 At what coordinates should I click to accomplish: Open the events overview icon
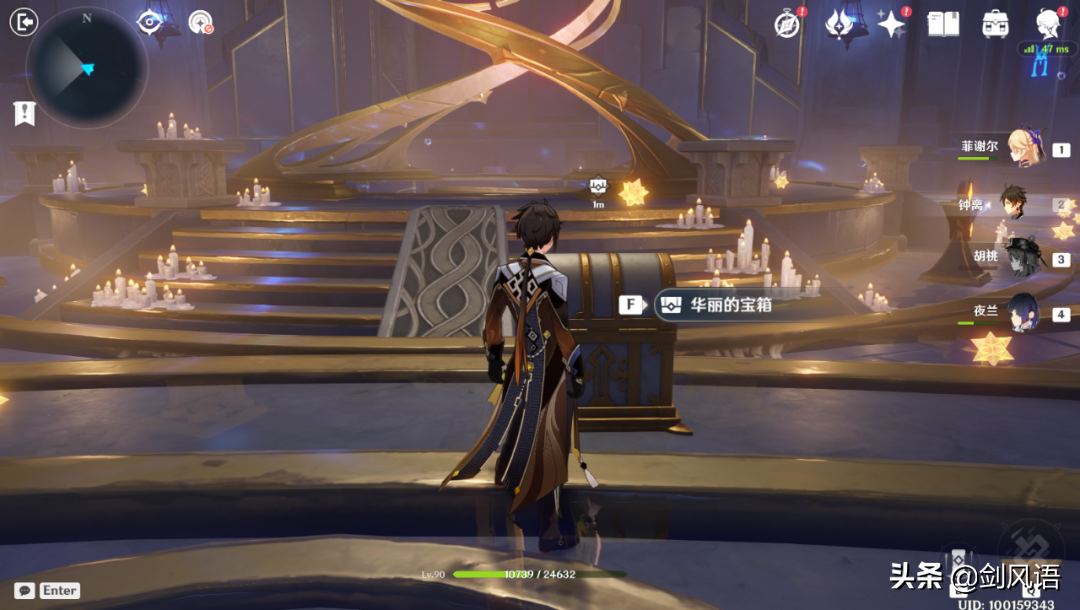coord(839,24)
